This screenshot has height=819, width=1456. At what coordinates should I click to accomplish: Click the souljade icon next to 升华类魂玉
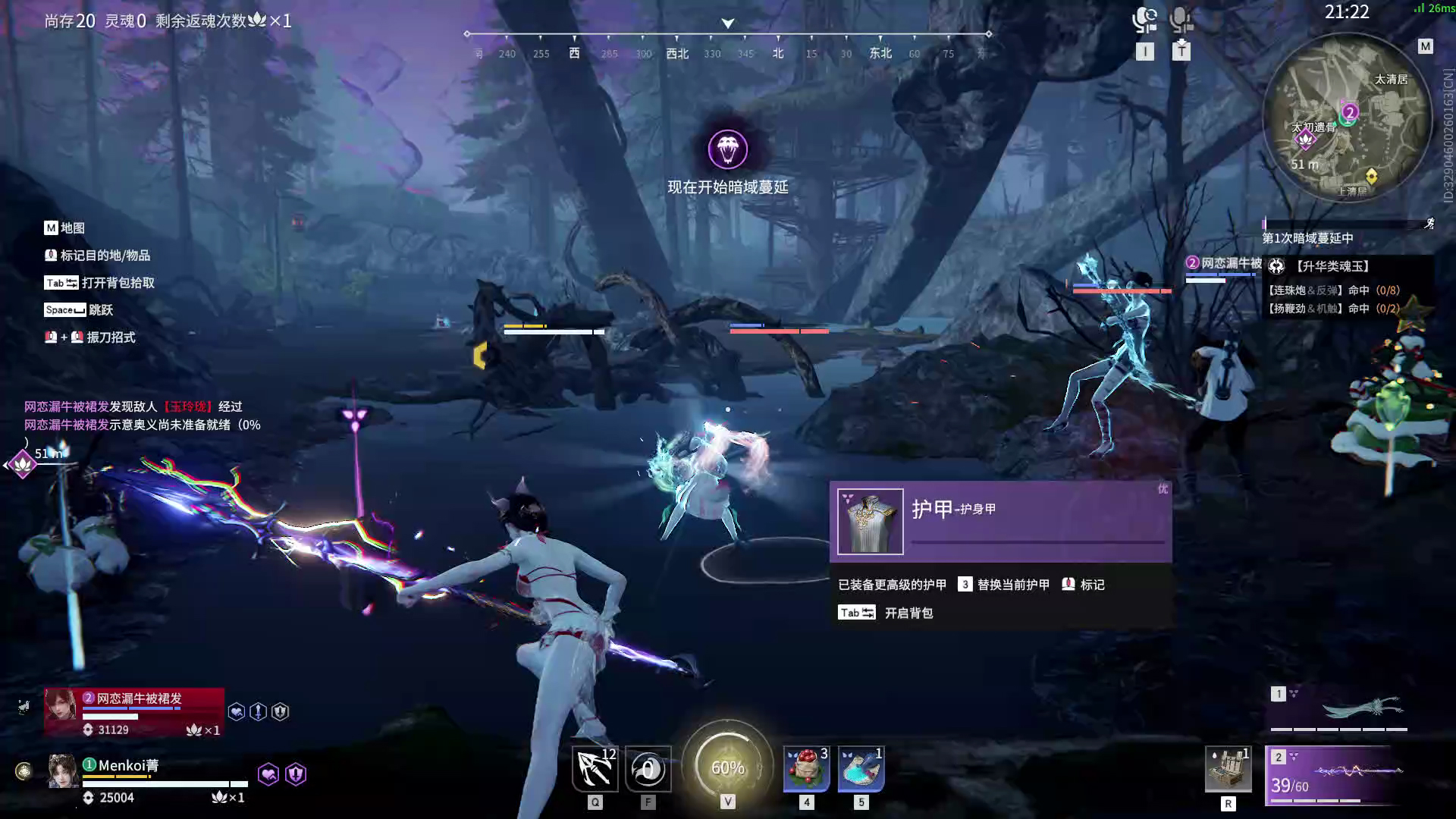coord(1276,265)
